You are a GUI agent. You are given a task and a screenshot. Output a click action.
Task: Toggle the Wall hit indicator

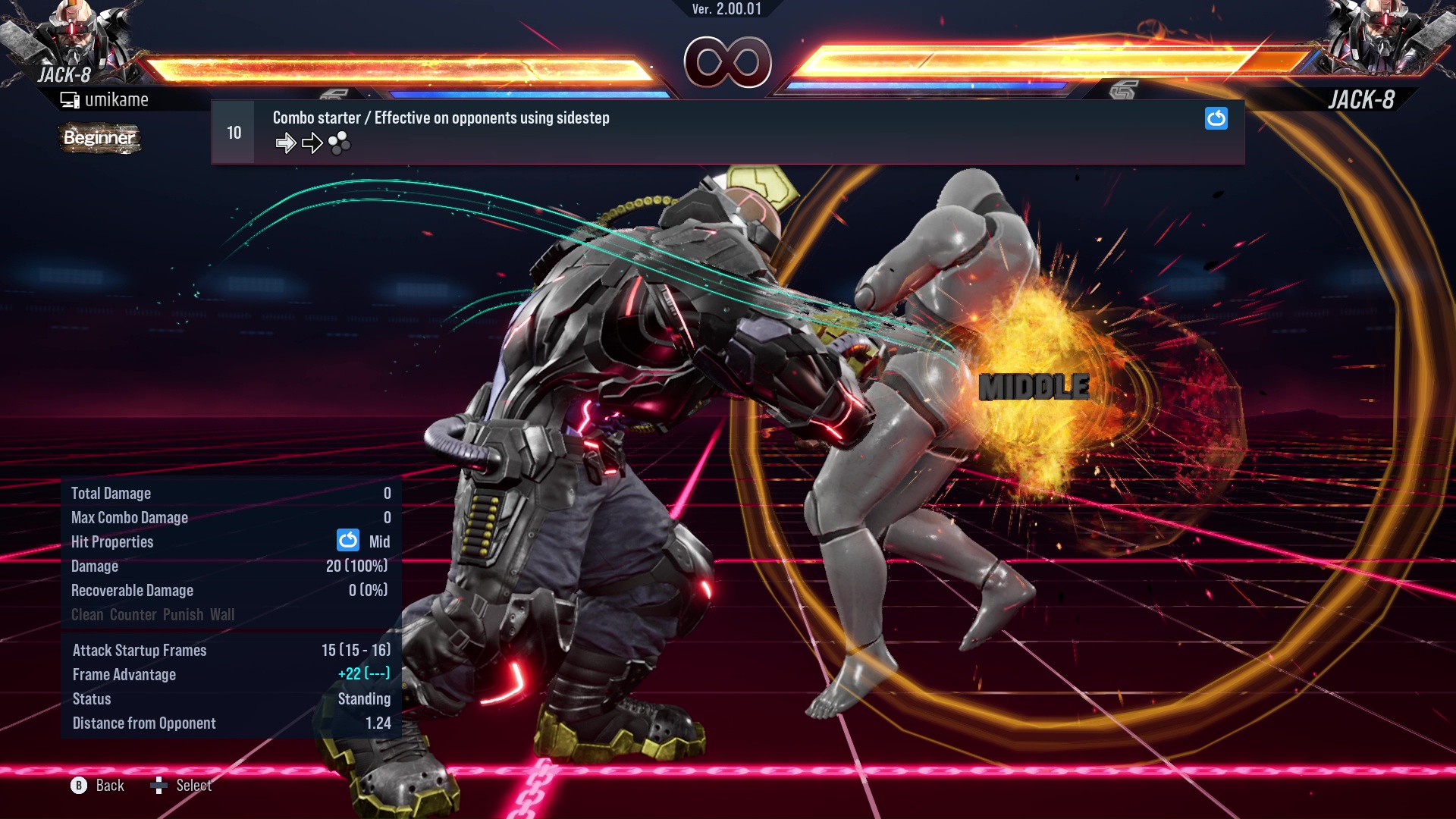(222, 614)
